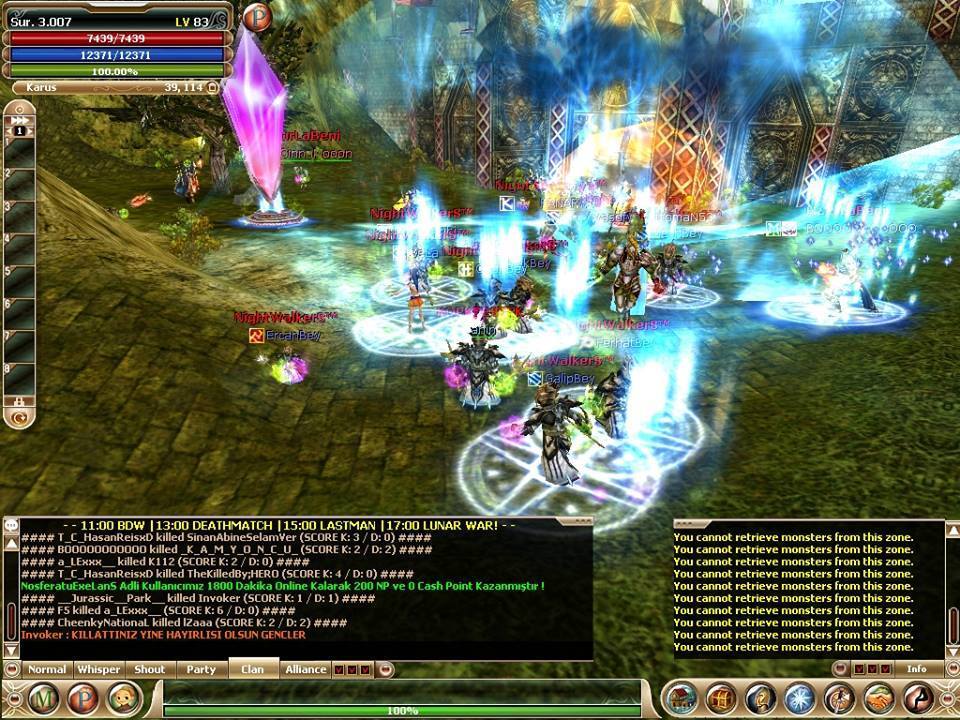This screenshot has height=720, width=960.
Task: Click the round P button beside the level display
Action: tap(257, 17)
